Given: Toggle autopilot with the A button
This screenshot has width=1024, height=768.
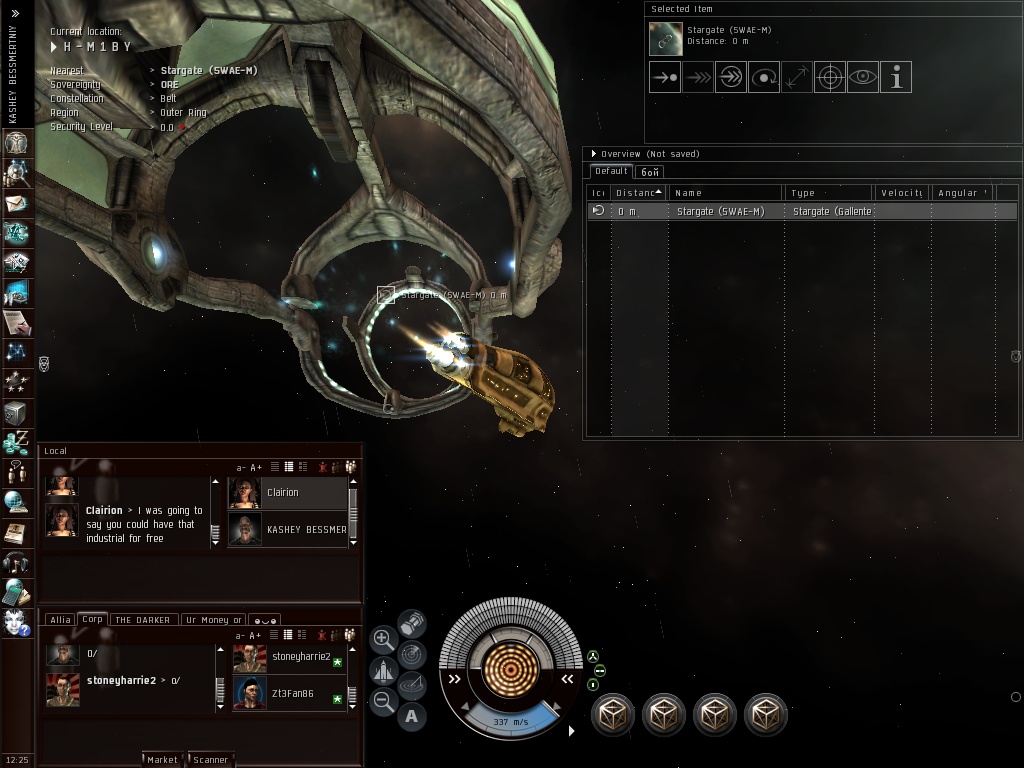Looking at the screenshot, I should (412, 716).
